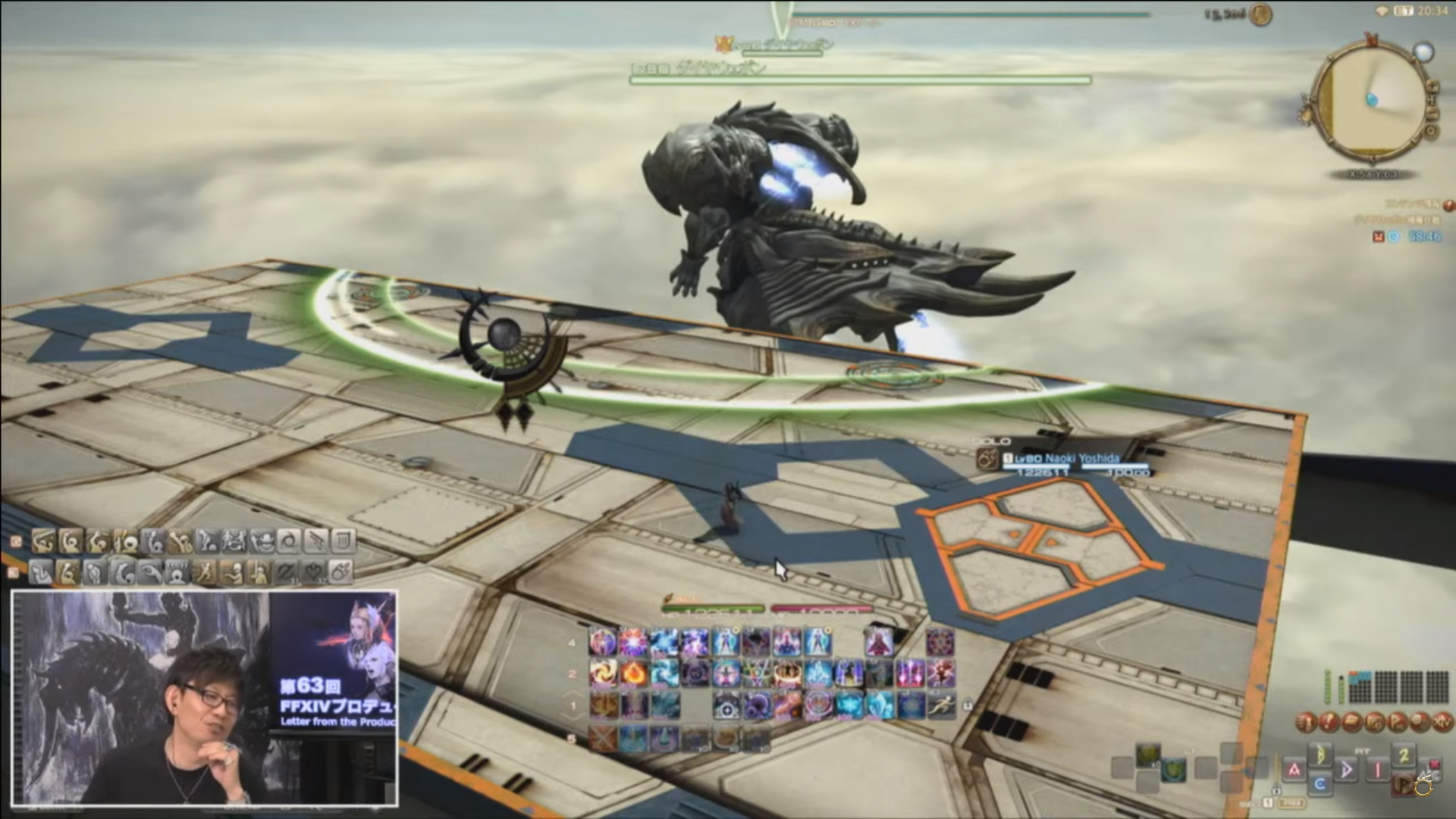Click the streamer webcam overlay thumbnail
The height and width of the screenshot is (819, 1456).
tap(205, 698)
